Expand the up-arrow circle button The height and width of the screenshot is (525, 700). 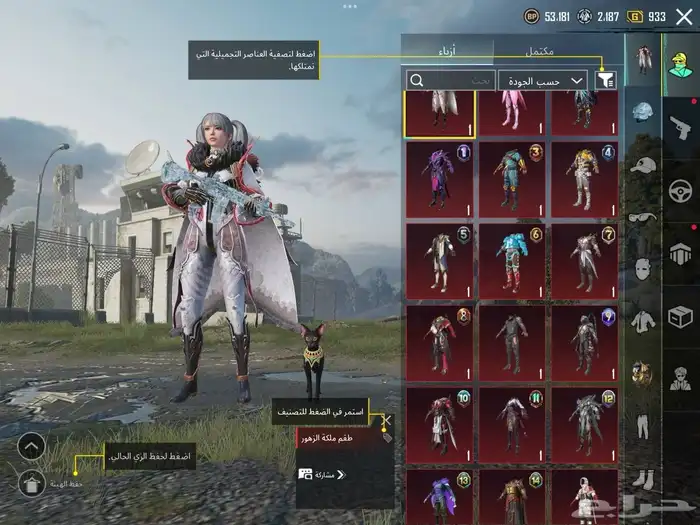click(x=31, y=446)
